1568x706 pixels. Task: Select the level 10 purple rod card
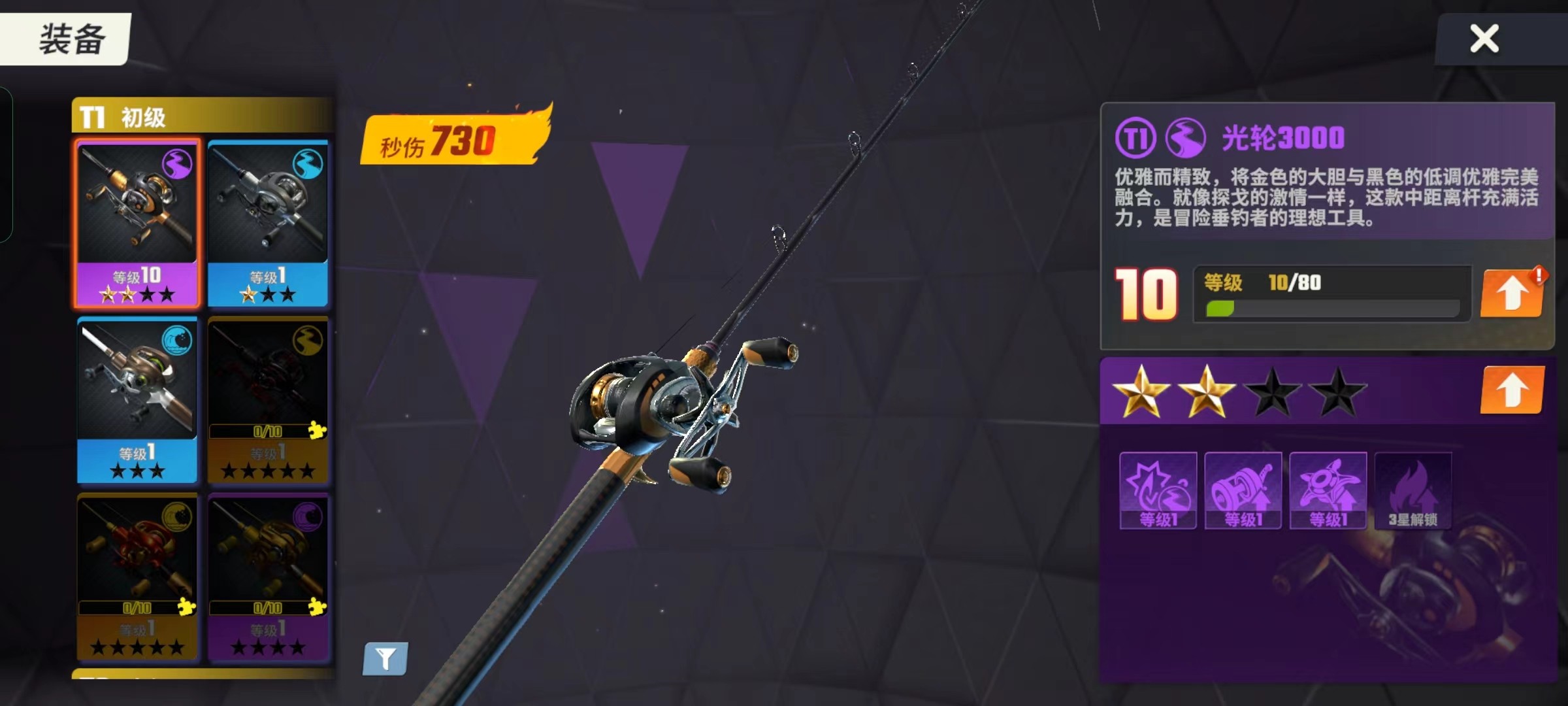tap(137, 222)
